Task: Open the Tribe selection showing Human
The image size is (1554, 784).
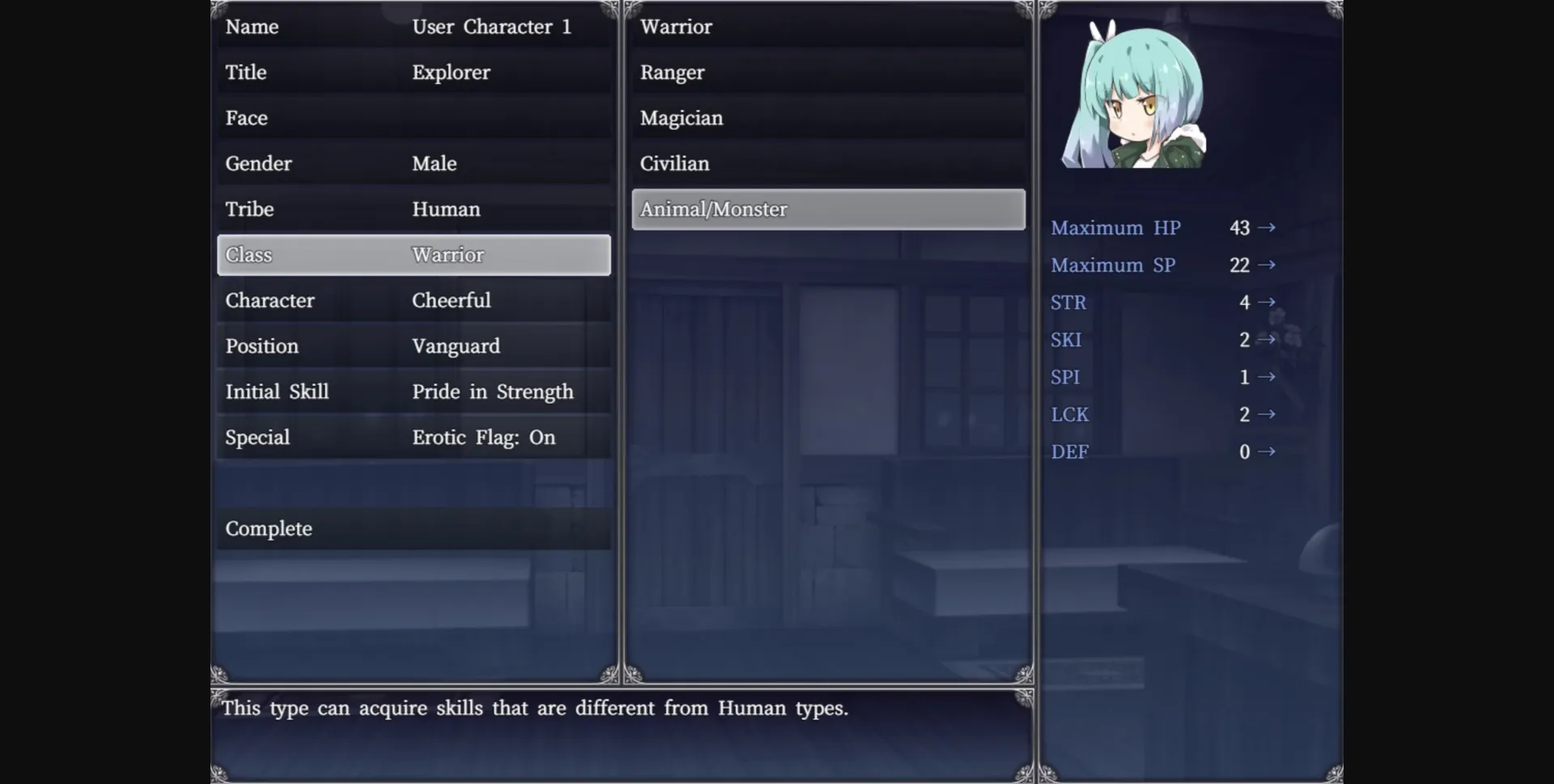Action: coord(413,210)
